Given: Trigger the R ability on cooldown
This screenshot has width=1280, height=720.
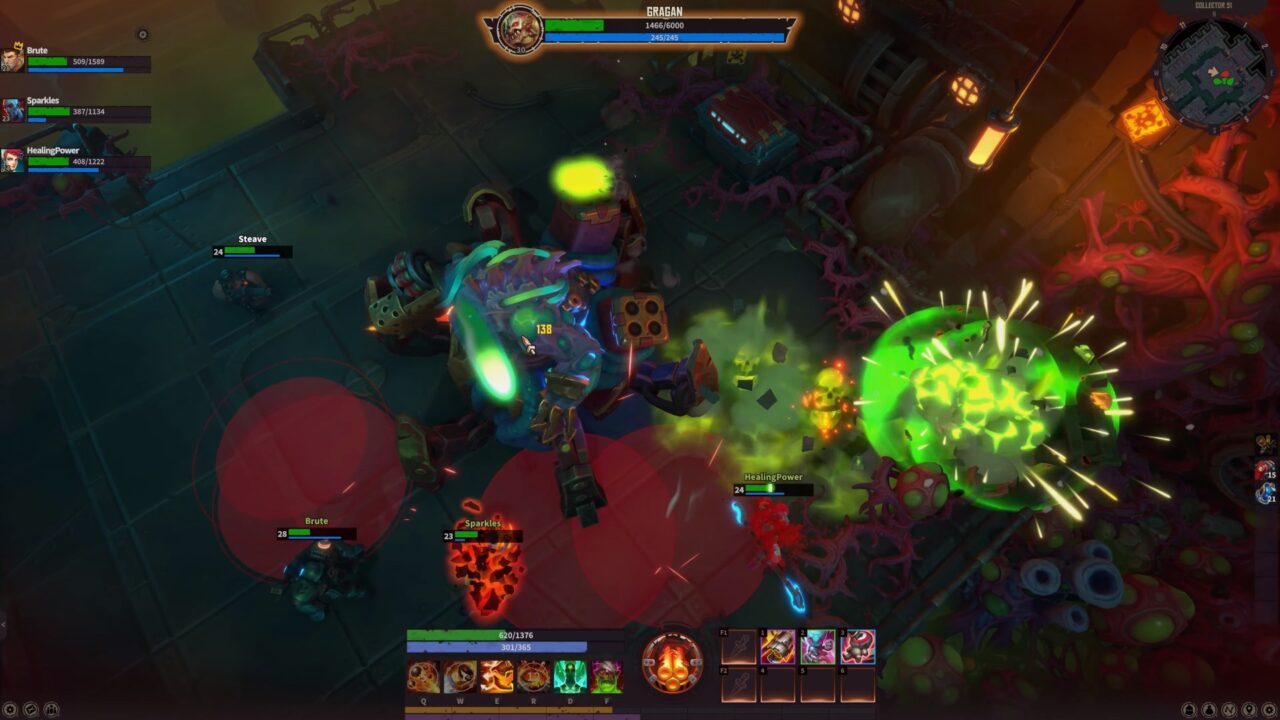Looking at the screenshot, I should click(x=533, y=677).
